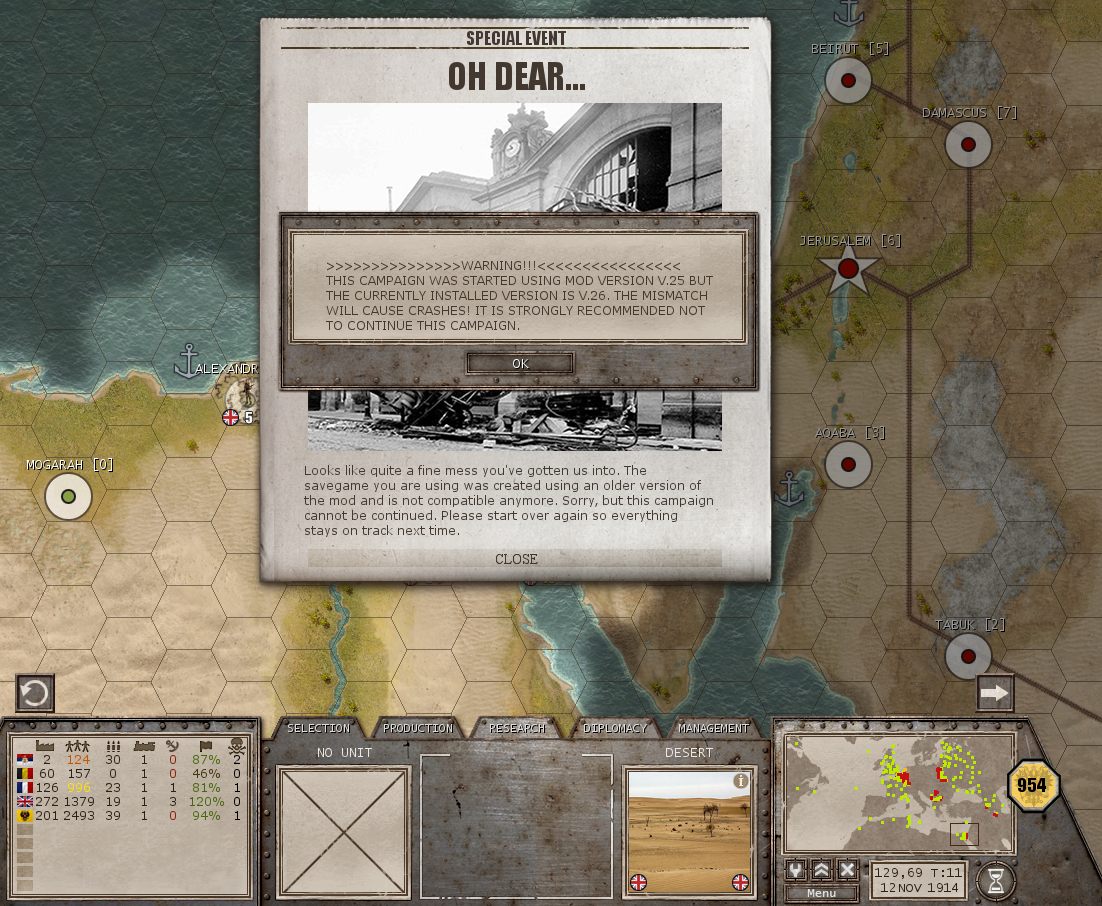1102x906 pixels.
Task: Close the Special Event report
Action: 516,559
